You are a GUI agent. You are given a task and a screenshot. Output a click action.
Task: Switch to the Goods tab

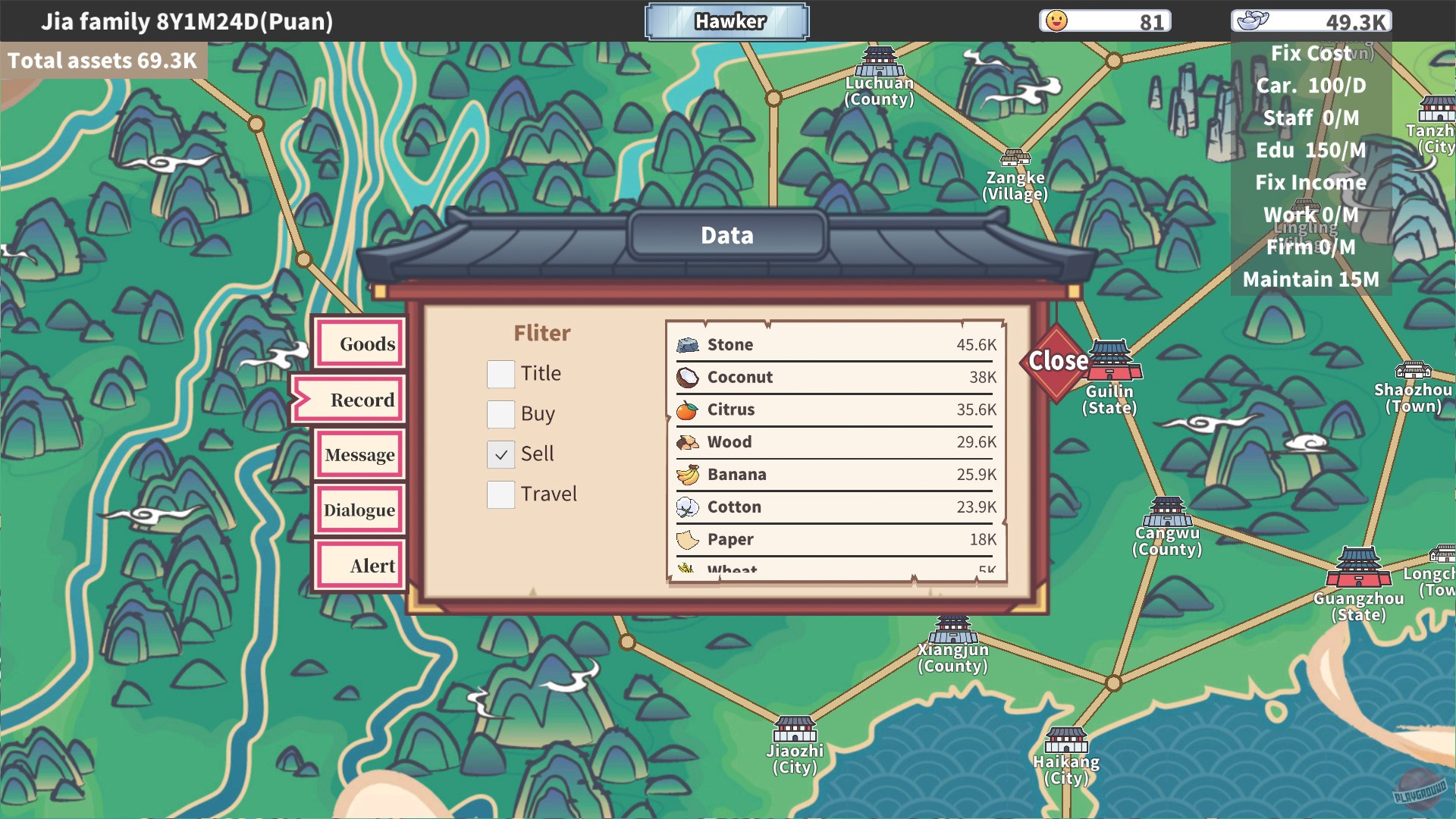[360, 343]
